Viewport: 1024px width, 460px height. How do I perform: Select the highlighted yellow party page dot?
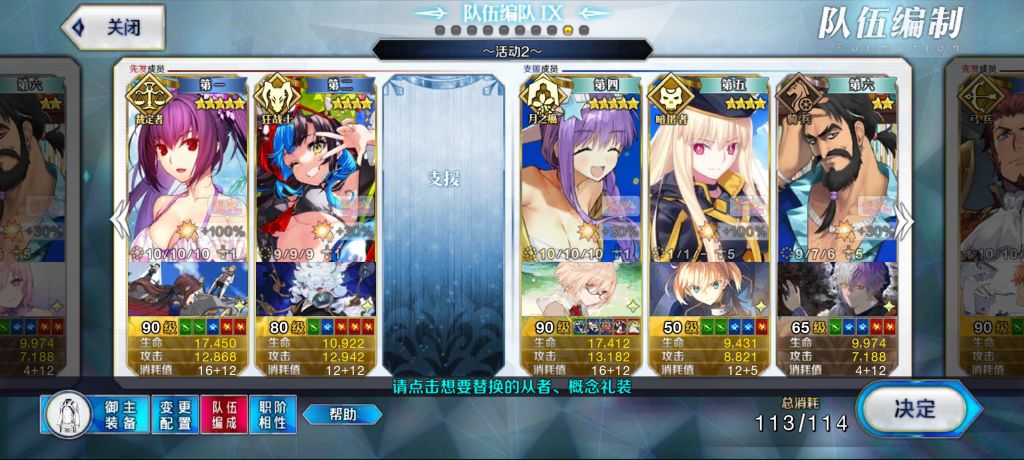(x=568, y=31)
